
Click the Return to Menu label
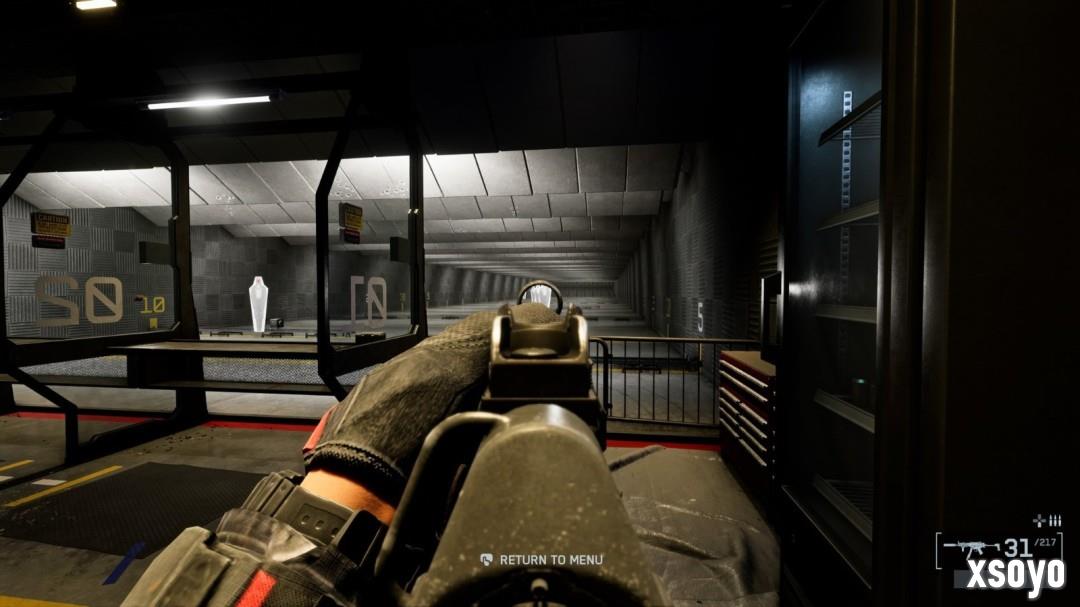tap(550, 560)
